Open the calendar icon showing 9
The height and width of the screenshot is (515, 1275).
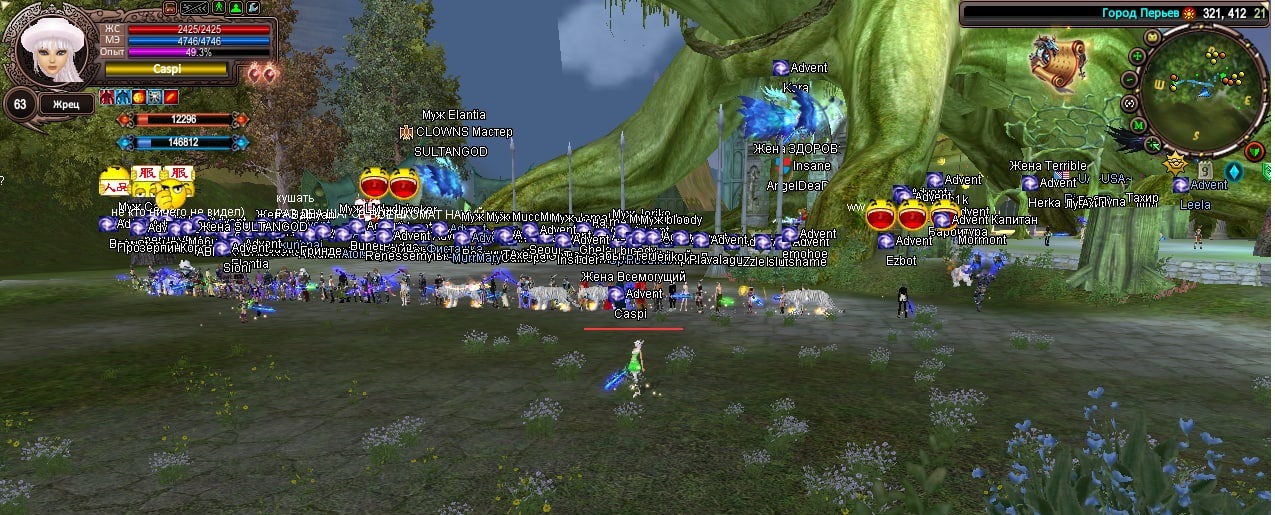pos(1204,168)
